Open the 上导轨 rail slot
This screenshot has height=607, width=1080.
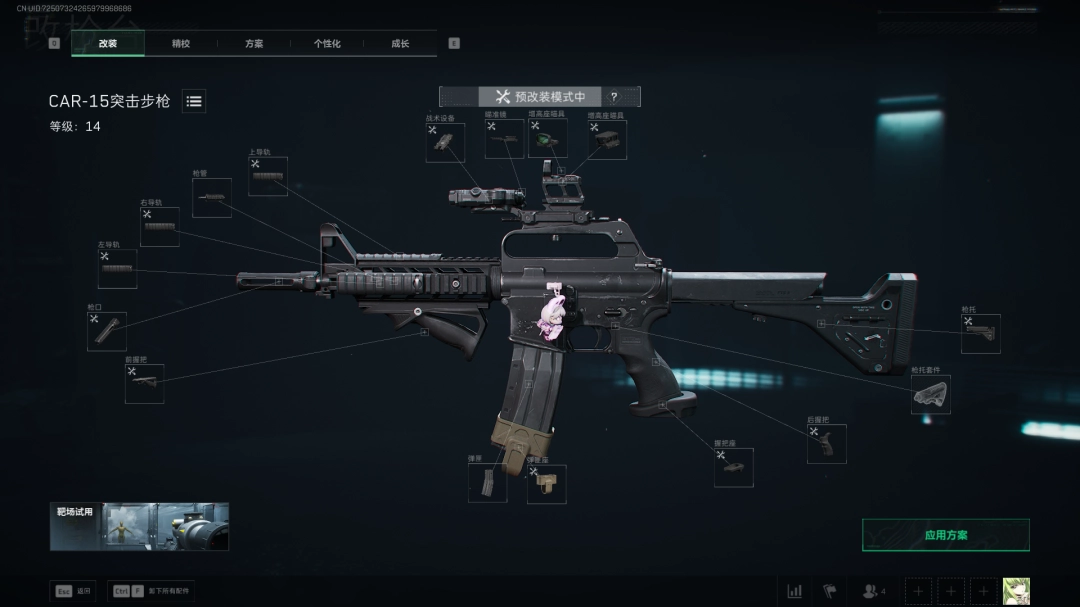click(268, 176)
